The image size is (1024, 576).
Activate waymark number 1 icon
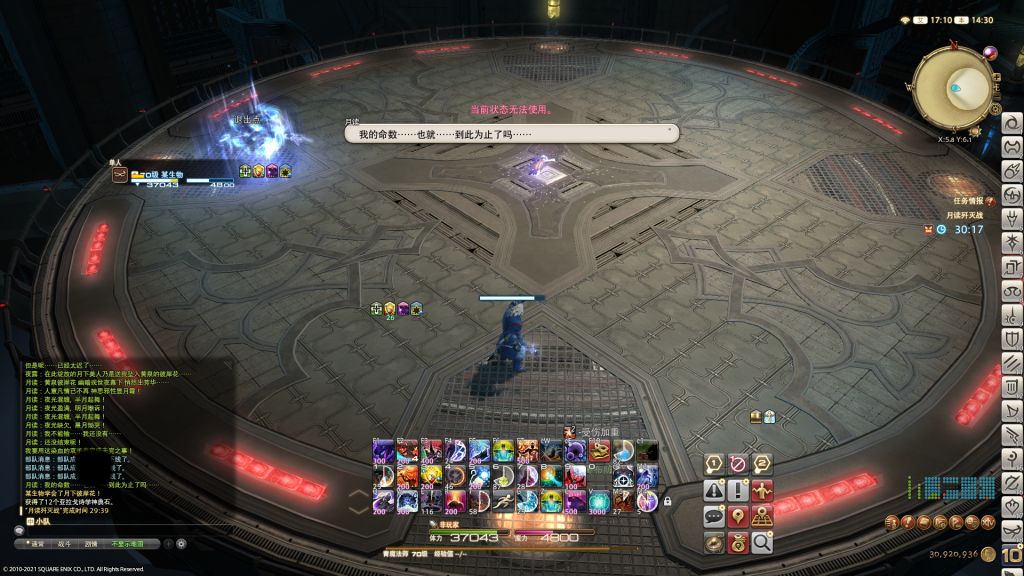point(714,463)
